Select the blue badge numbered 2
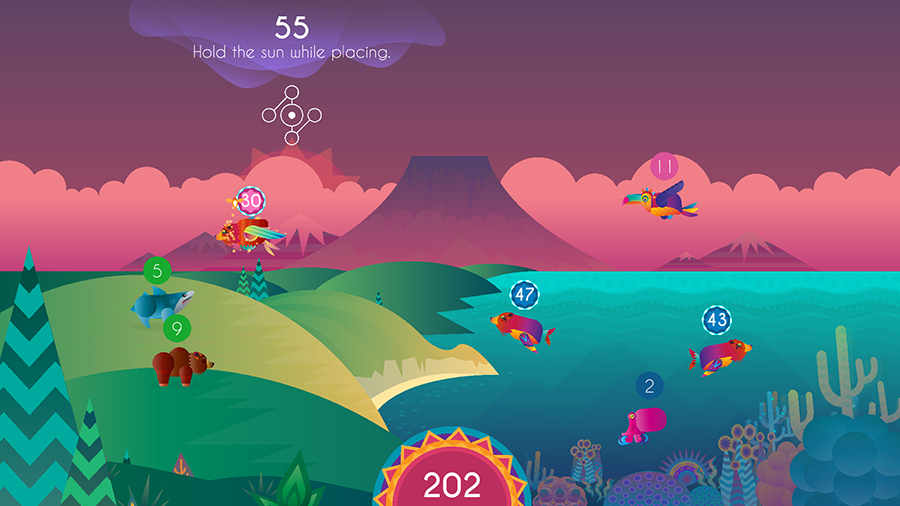900x506 pixels. click(x=650, y=386)
